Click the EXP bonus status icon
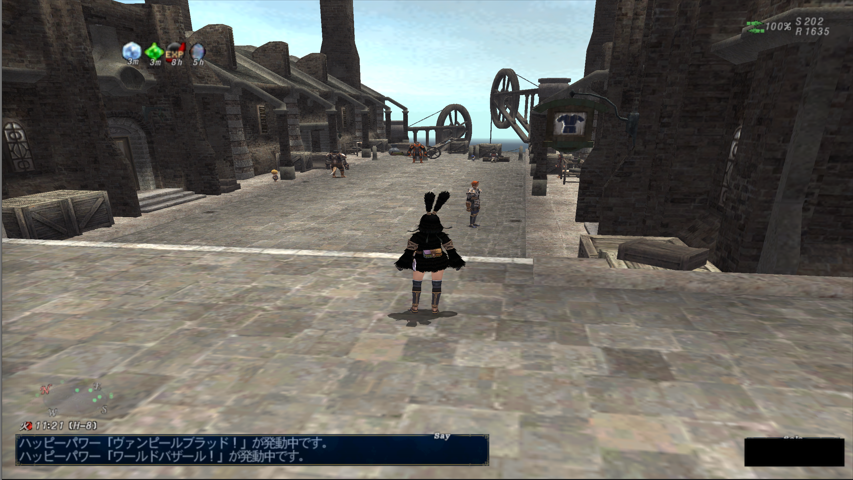 click(x=175, y=50)
